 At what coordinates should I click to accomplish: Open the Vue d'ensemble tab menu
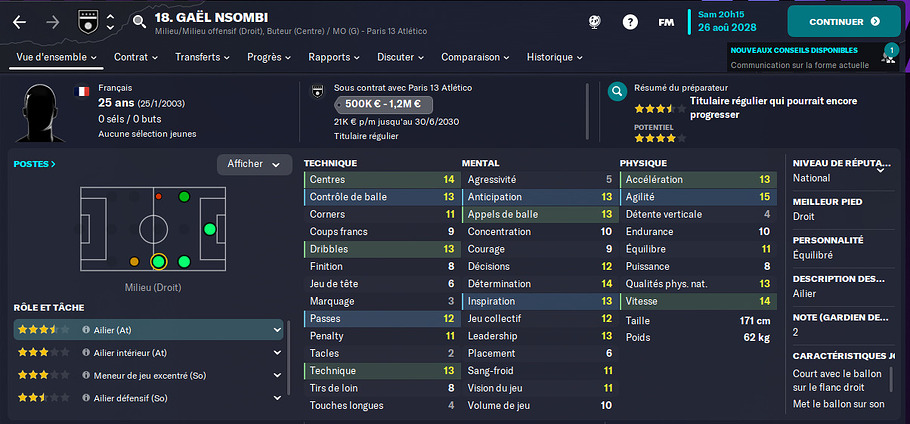[x=57, y=58]
